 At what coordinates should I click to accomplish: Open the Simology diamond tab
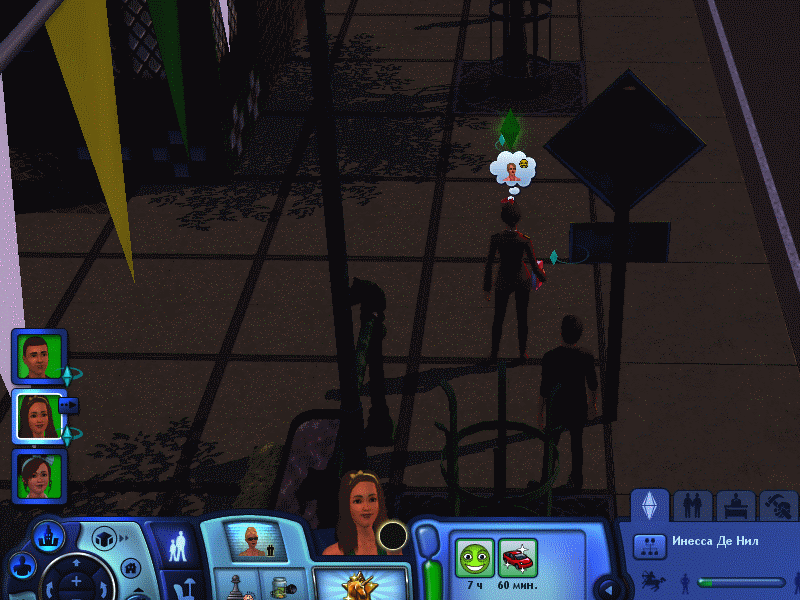pos(650,506)
